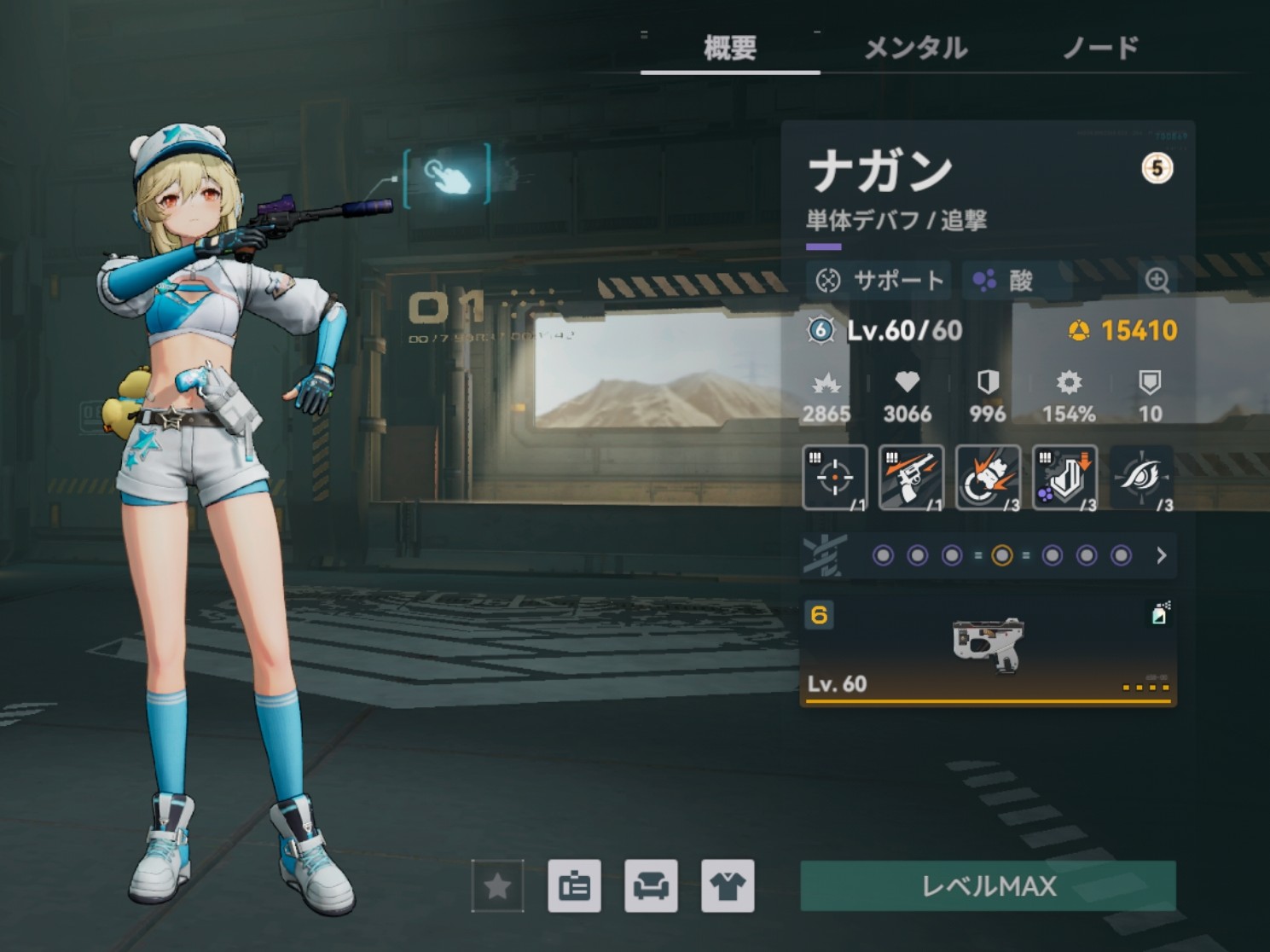This screenshot has height=952, width=1270.
Task: Select the crosshair basic attack skill
Action: click(835, 478)
